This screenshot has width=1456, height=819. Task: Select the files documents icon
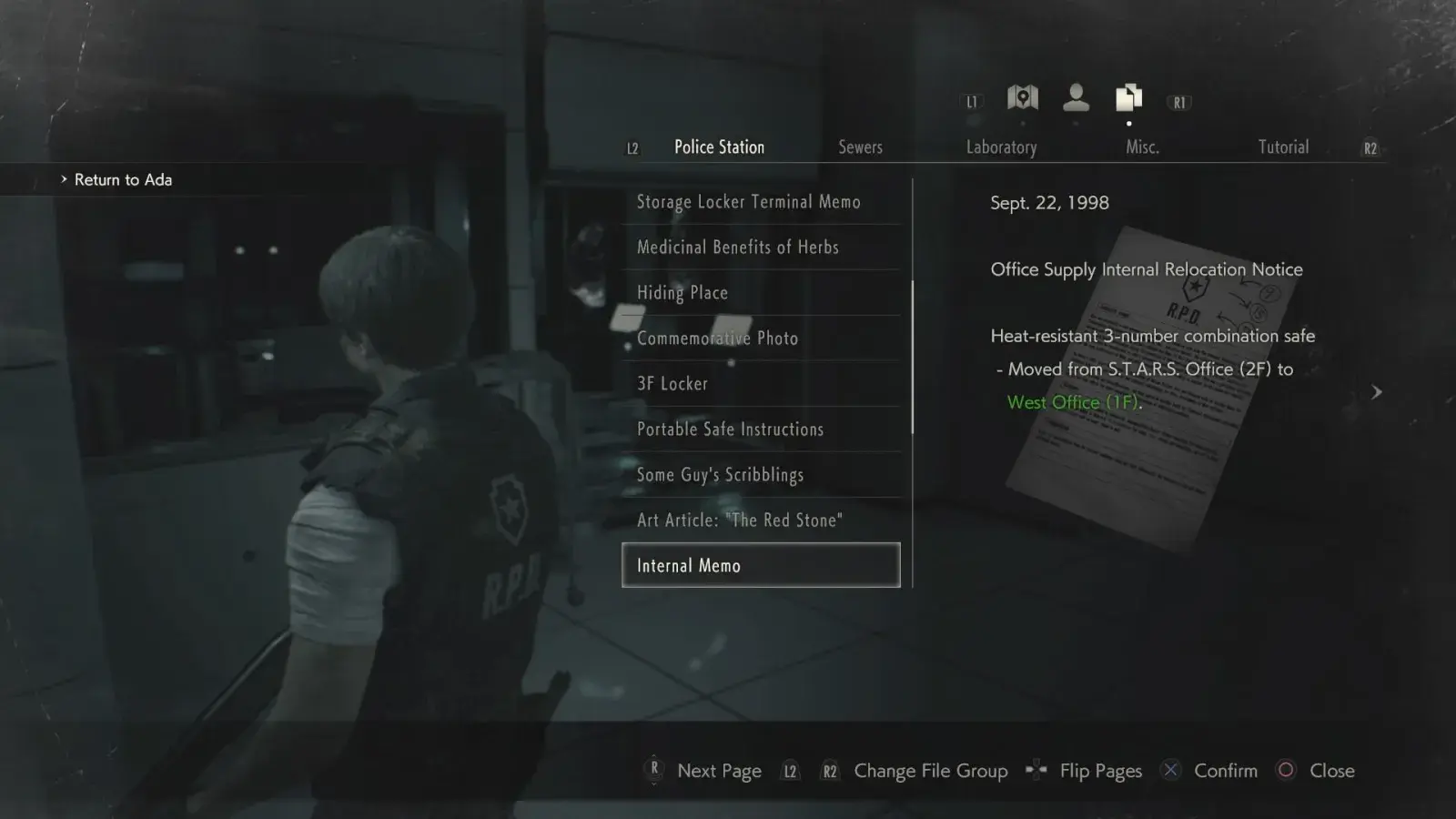pos(1128,97)
